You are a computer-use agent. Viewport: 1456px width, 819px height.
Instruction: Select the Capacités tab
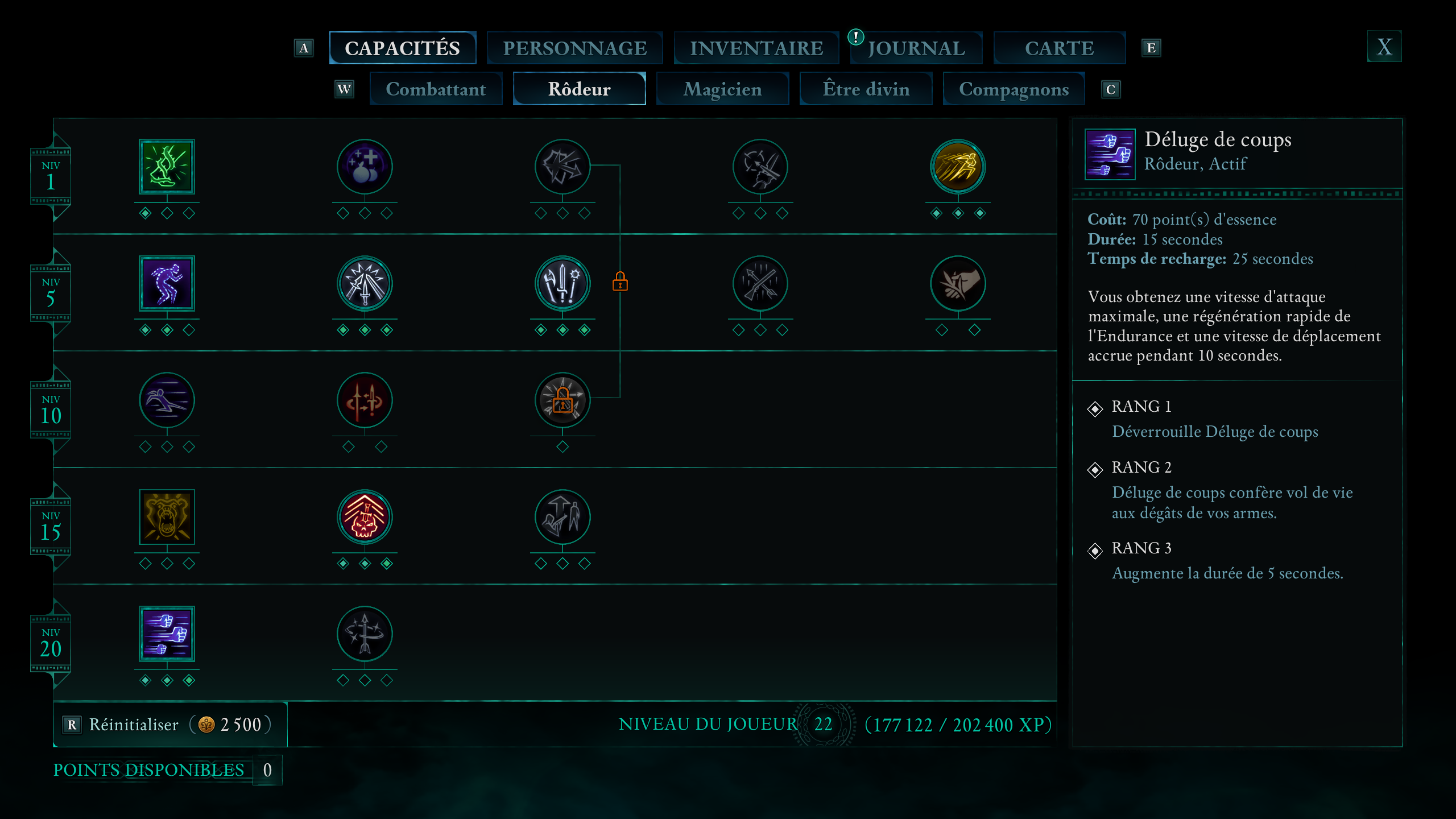[x=402, y=48]
